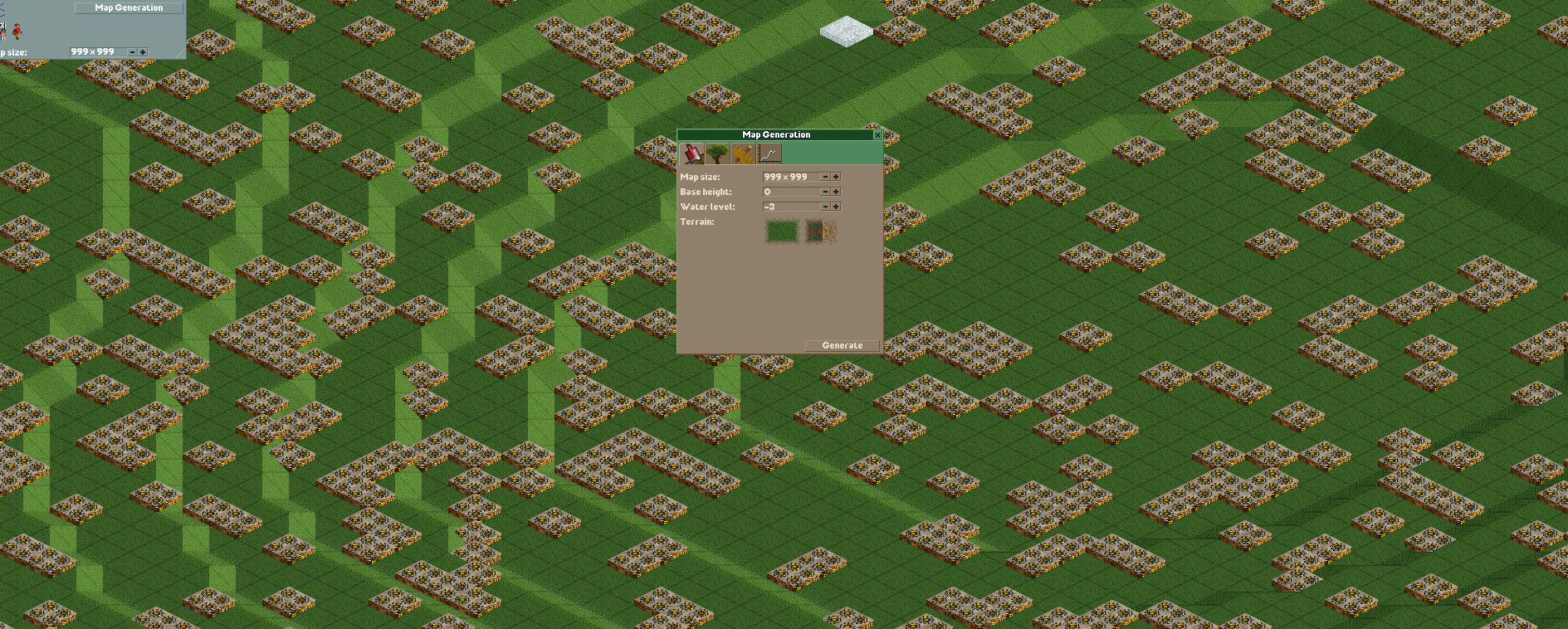Click the graph line icon on the rightmost tab
1568x629 pixels.
pyautogui.click(x=769, y=153)
